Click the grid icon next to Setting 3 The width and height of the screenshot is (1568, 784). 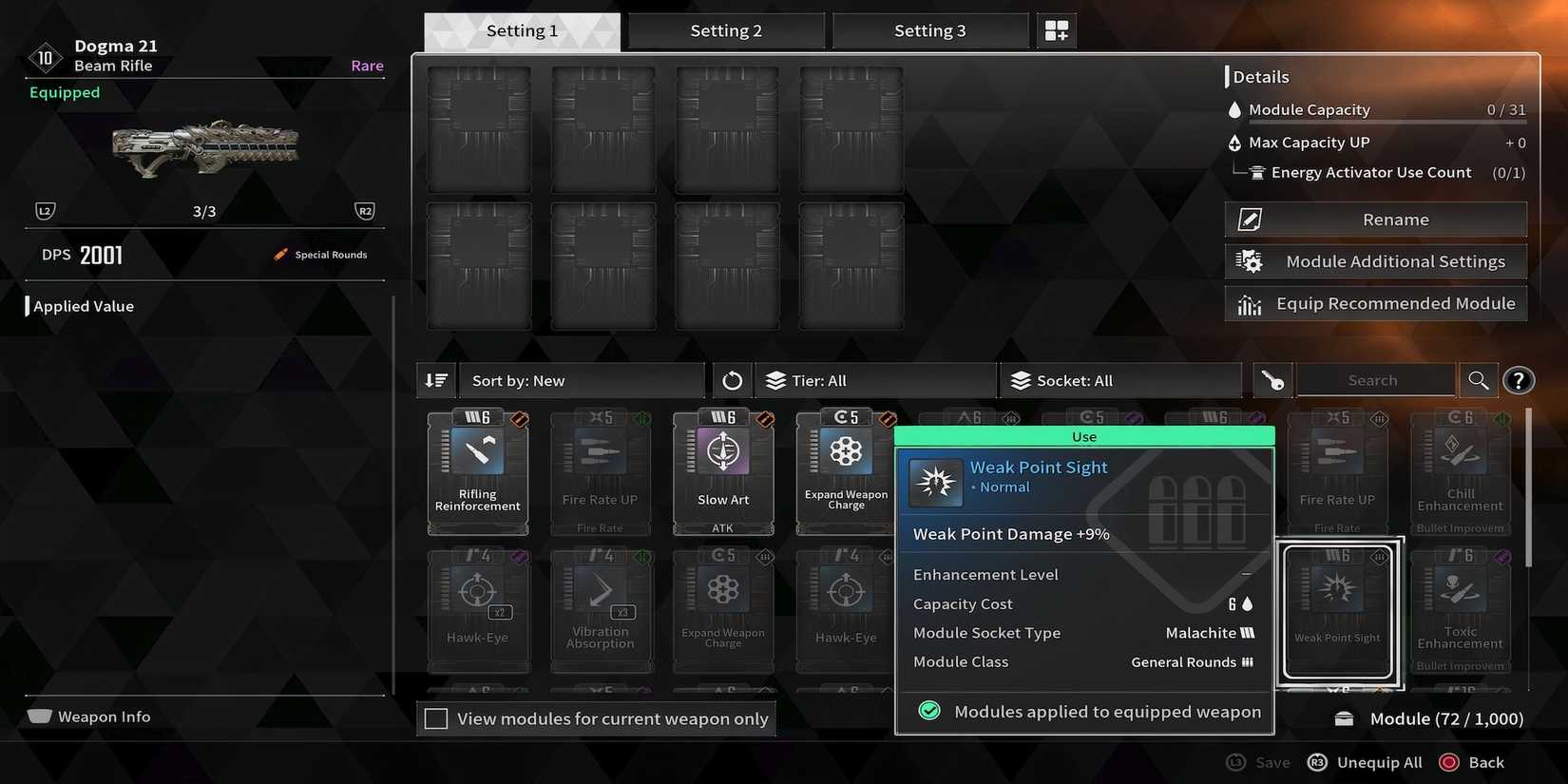click(x=1056, y=29)
